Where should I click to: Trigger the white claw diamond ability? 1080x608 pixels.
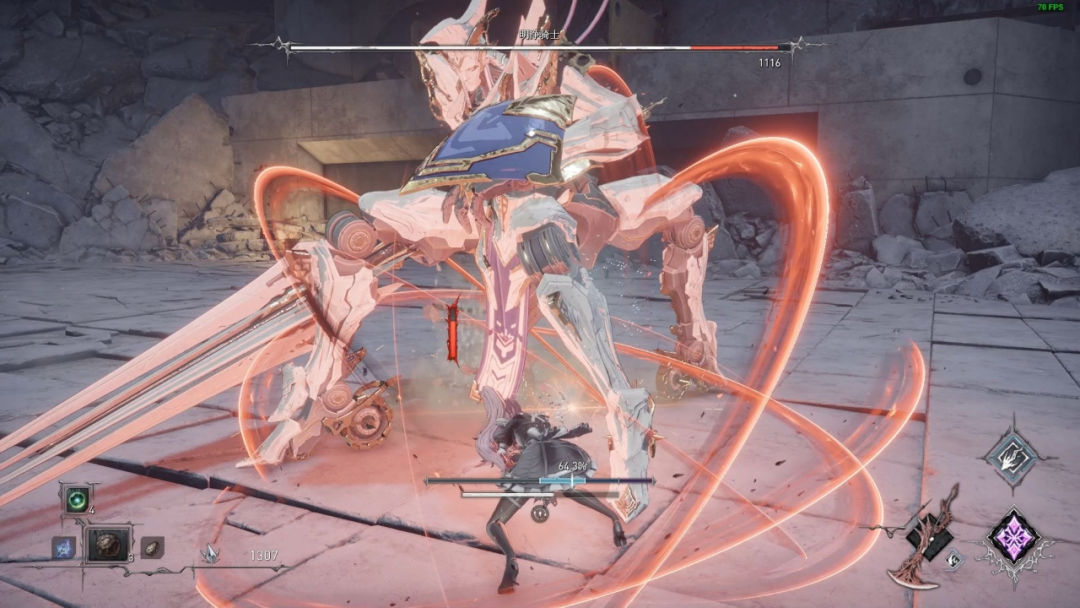[x=1011, y=458]
